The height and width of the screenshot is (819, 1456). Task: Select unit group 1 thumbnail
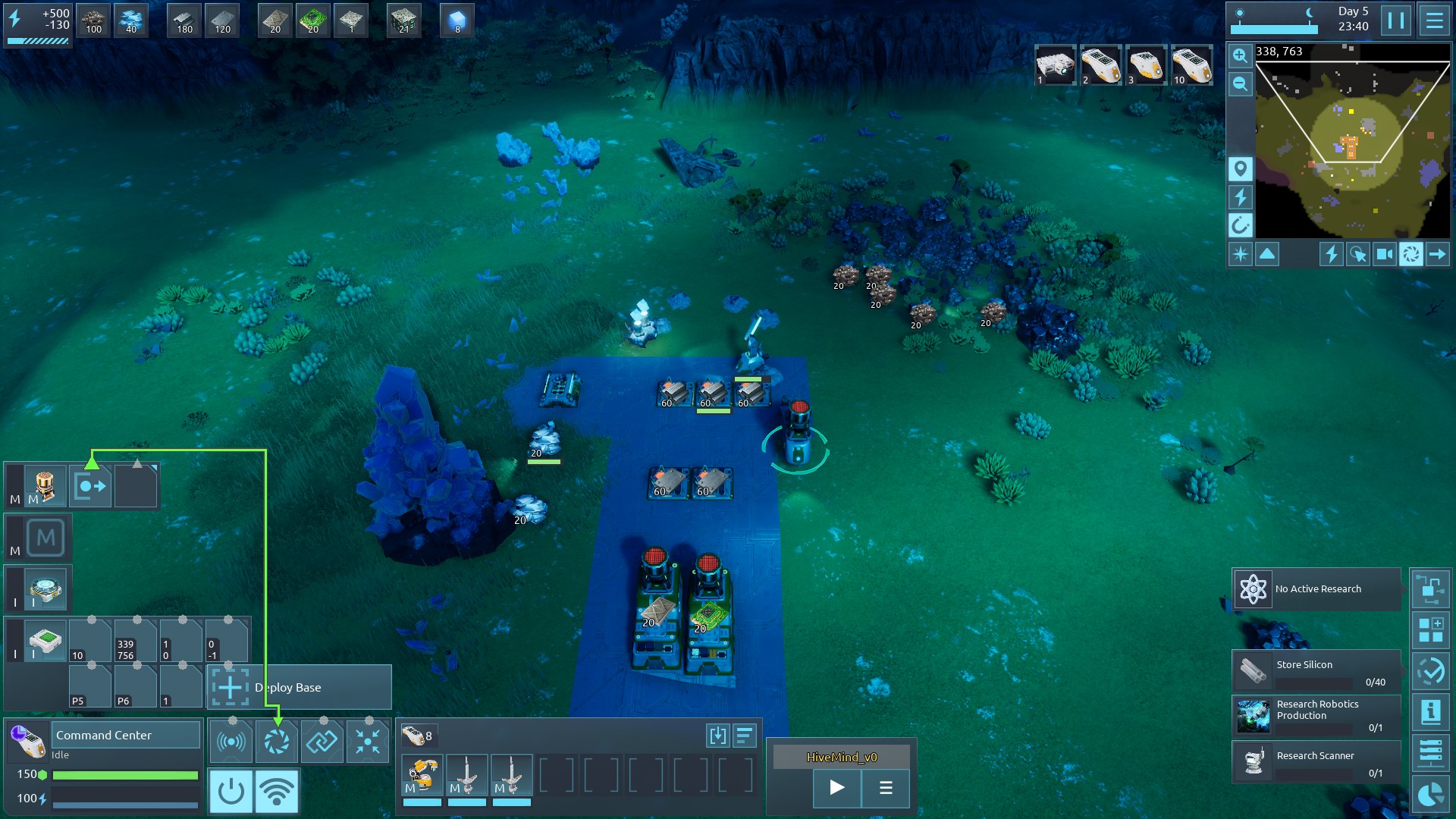[1055, 65]
